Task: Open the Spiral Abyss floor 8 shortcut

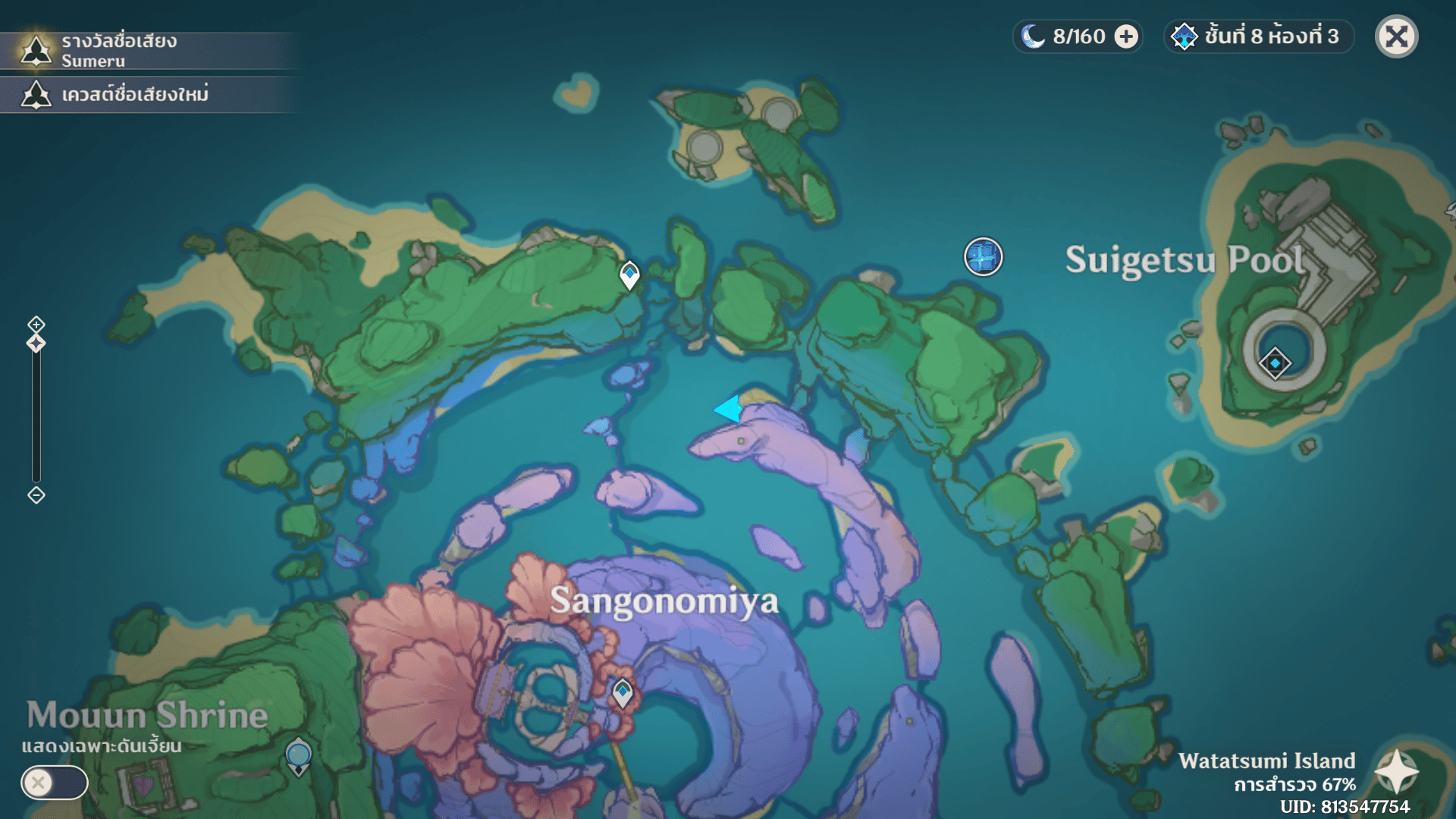Action: (1258, 36)
